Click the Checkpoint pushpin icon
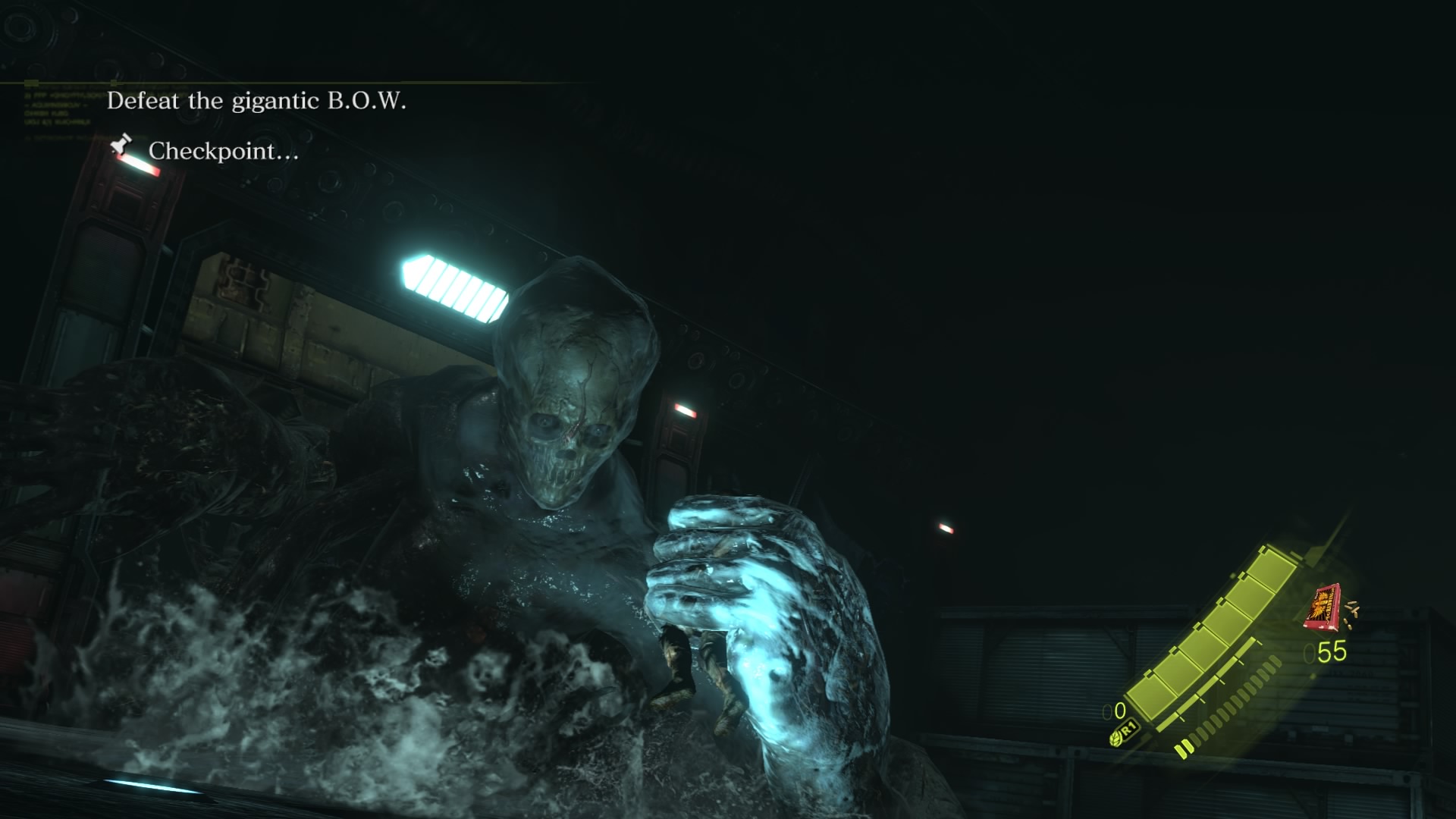 click(121, 145)
